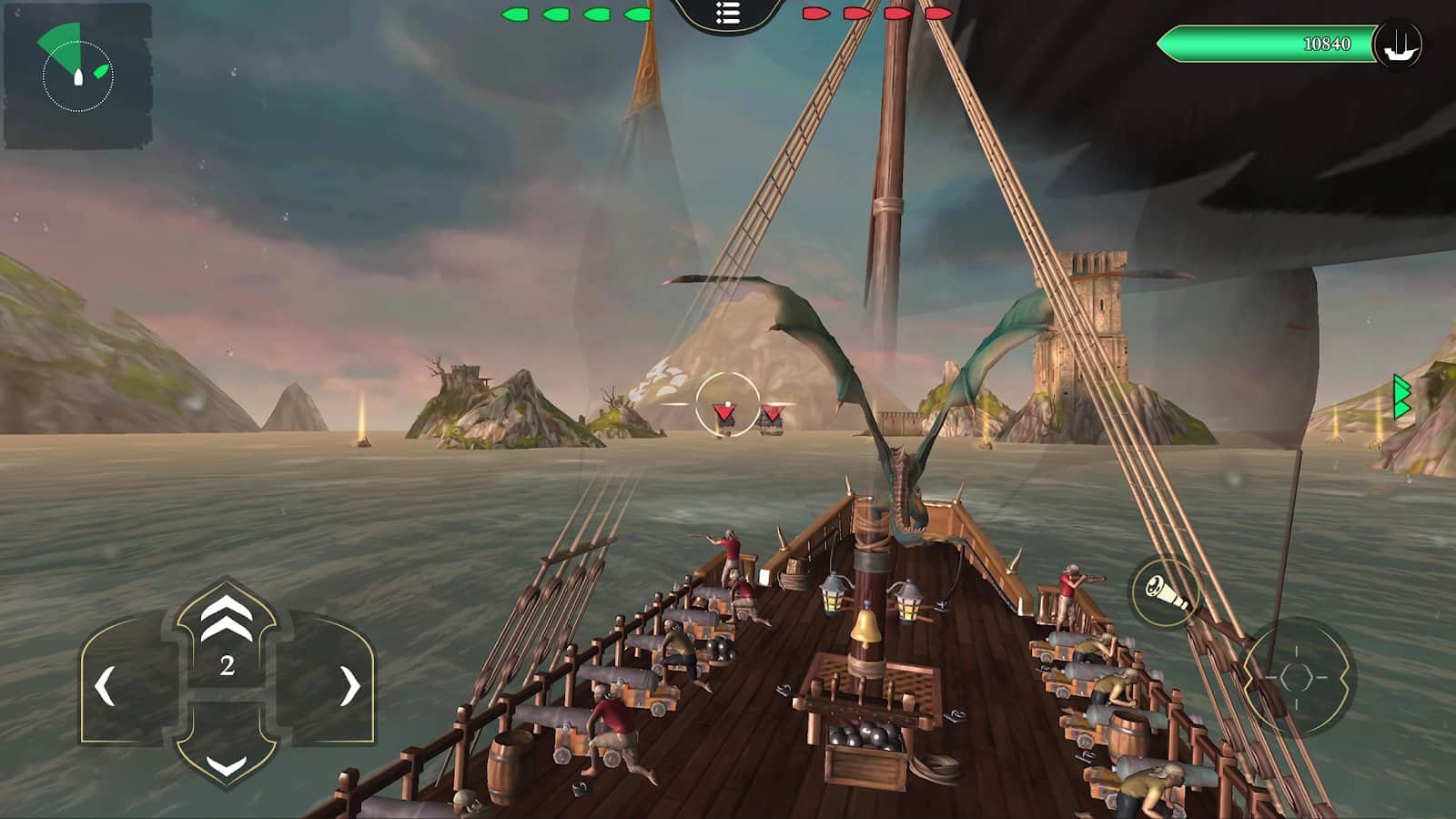Viewport: 1456px width, 819px height.
Task: Open the list menu at top center
Action: coord(727,14)
